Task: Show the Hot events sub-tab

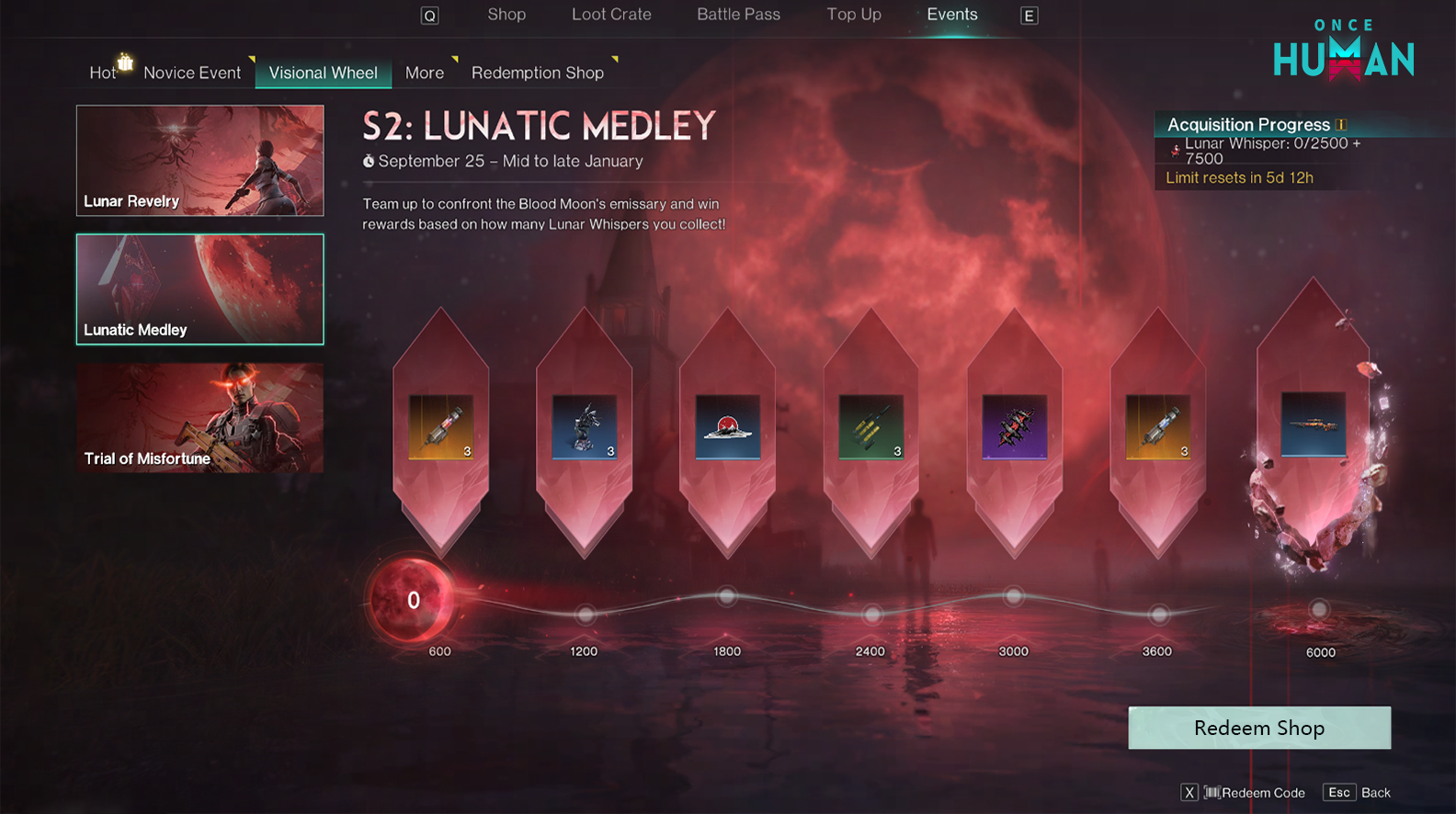Action: [x=103, y=73]
